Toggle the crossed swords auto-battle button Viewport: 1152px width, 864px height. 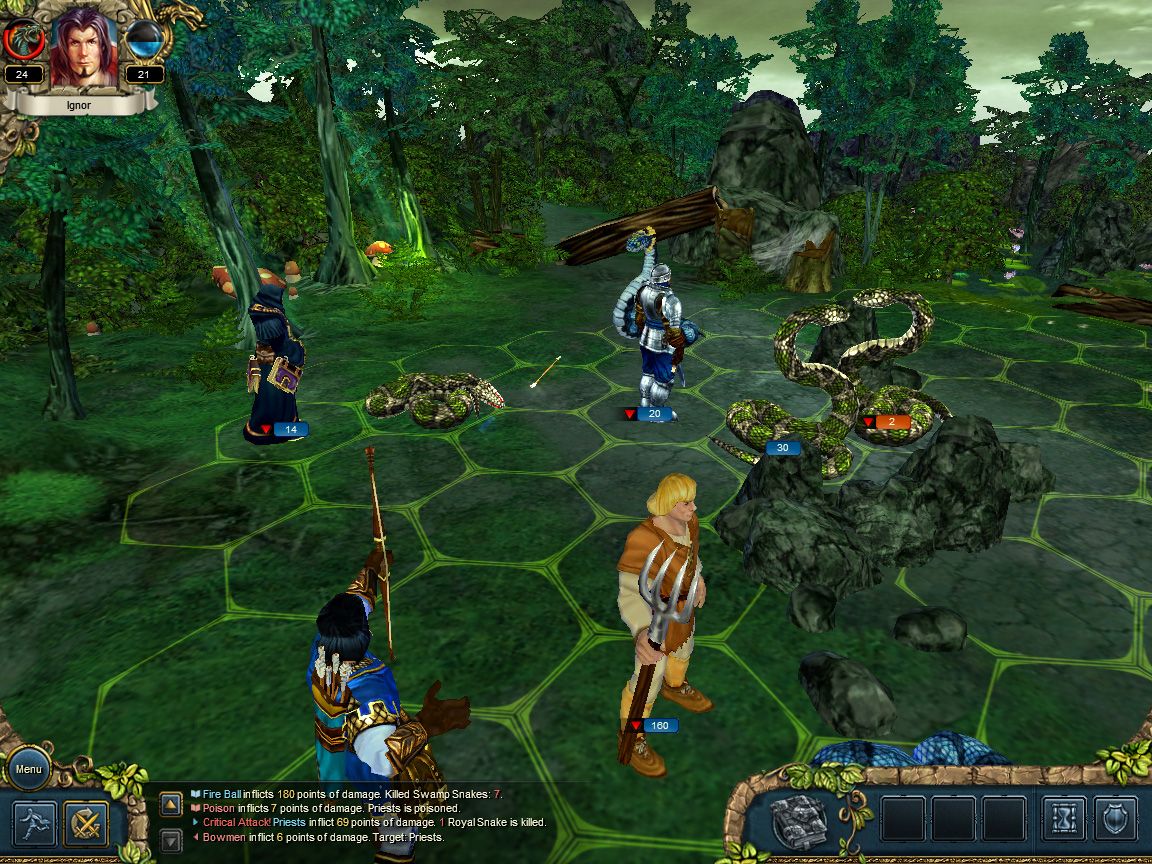point(86,824)
